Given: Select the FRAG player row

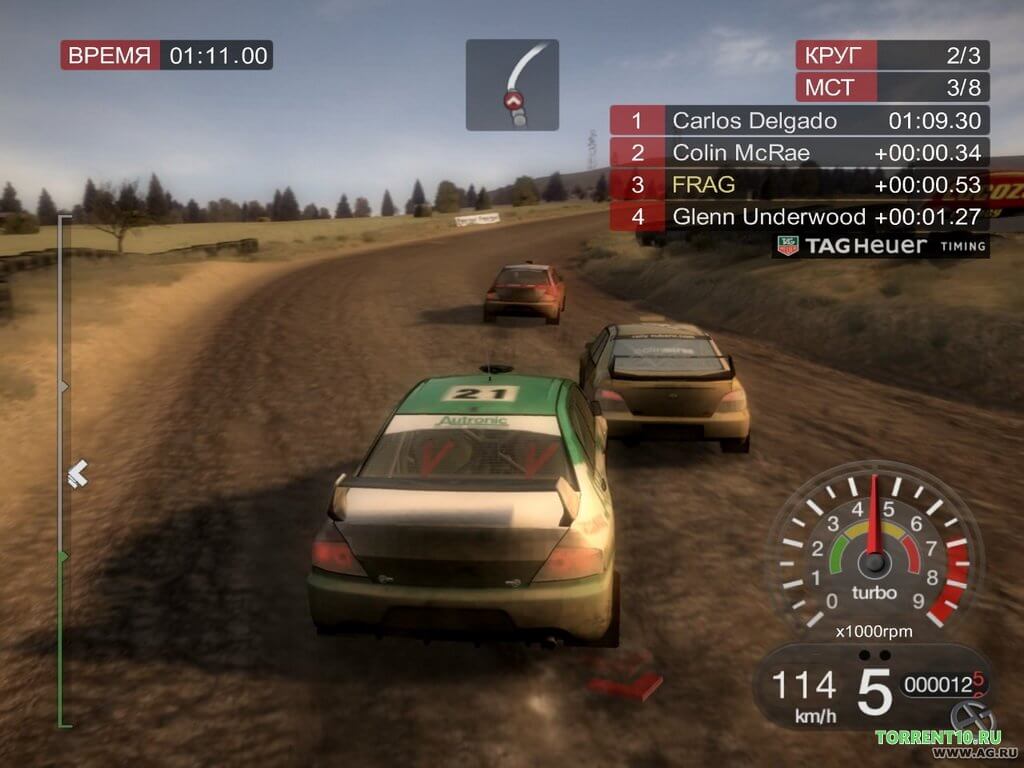Looking at the screenshot, I should tap(800, 184).
